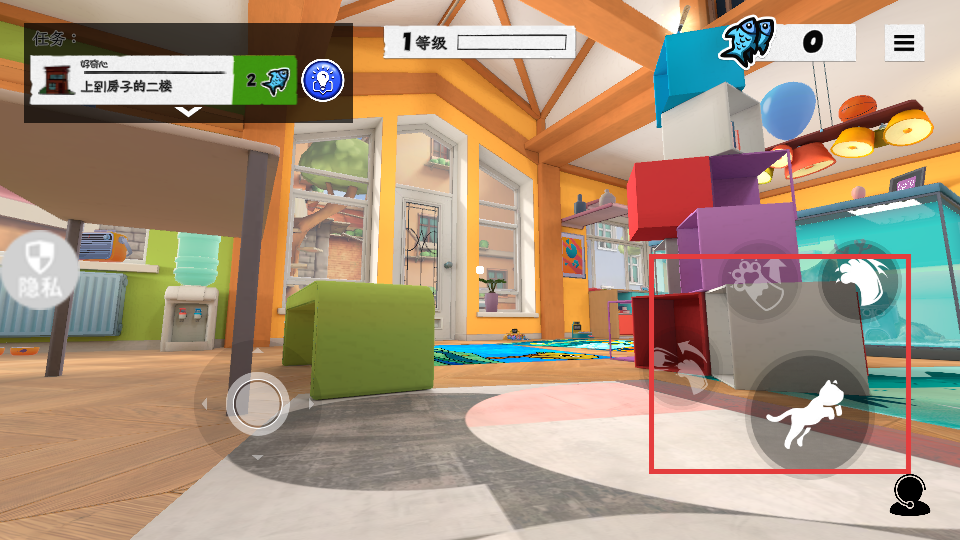This screenshot has width=960, height=540.
Task: Tap the lightbulb hint button
Action: point(322,80)
